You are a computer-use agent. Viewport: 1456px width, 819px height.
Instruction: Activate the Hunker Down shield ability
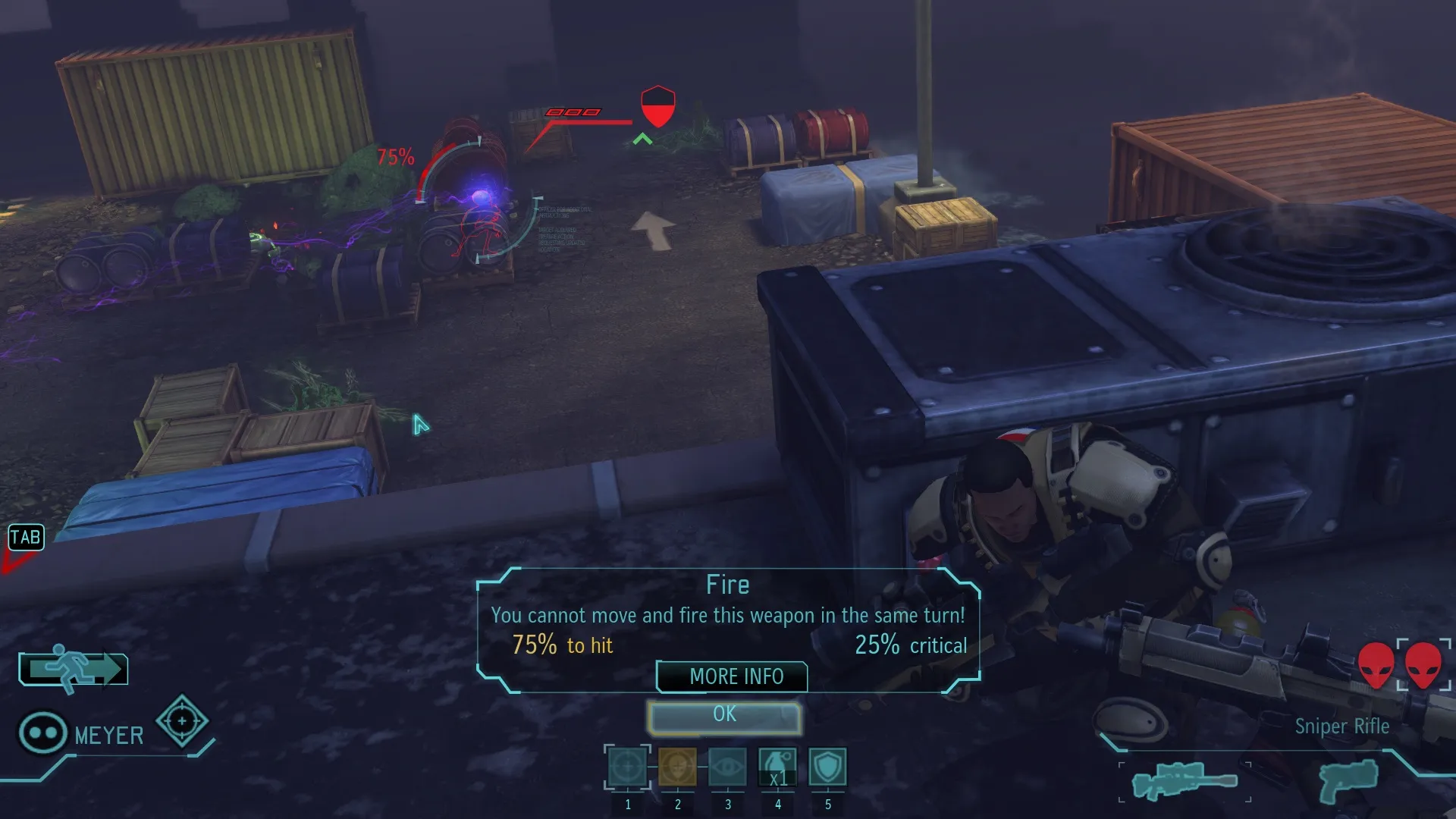click(x=827, y=767)
